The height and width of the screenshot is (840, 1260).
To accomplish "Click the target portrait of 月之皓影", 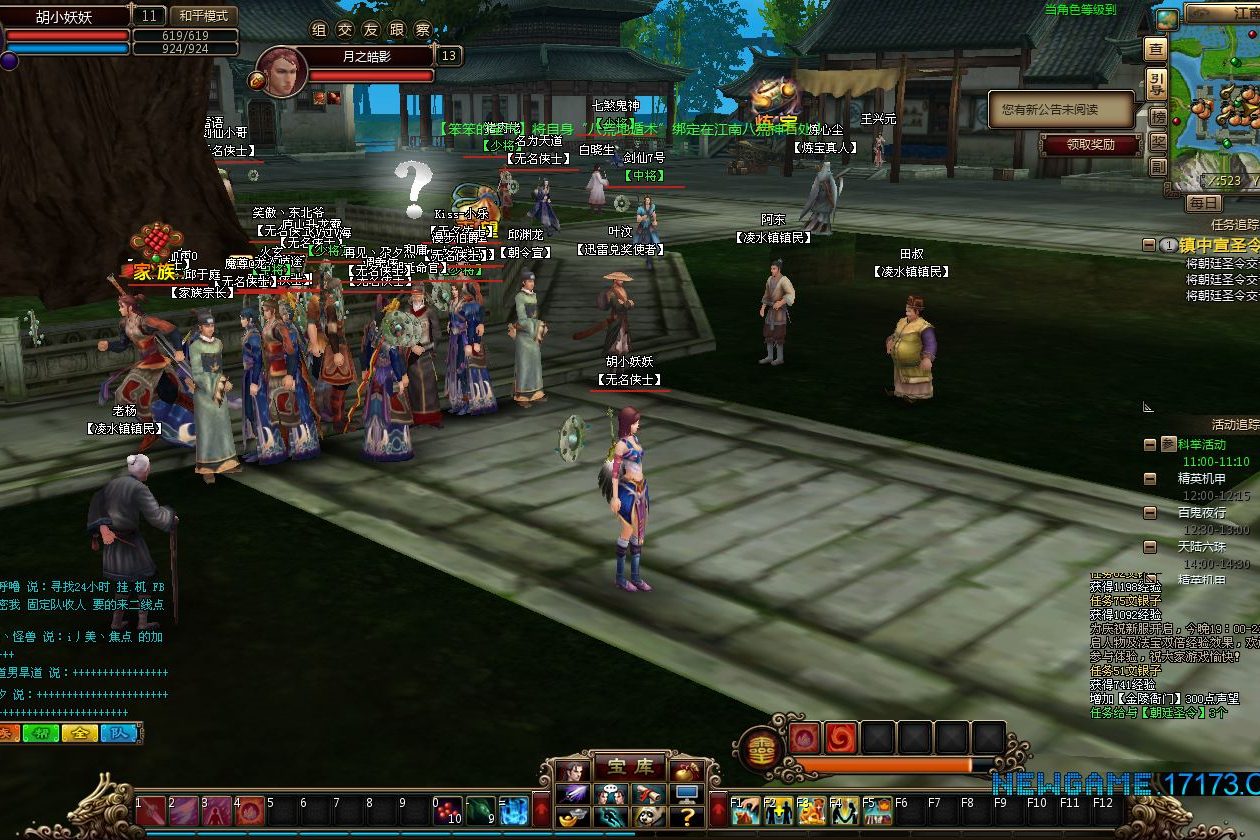I will tap(281, 72).
